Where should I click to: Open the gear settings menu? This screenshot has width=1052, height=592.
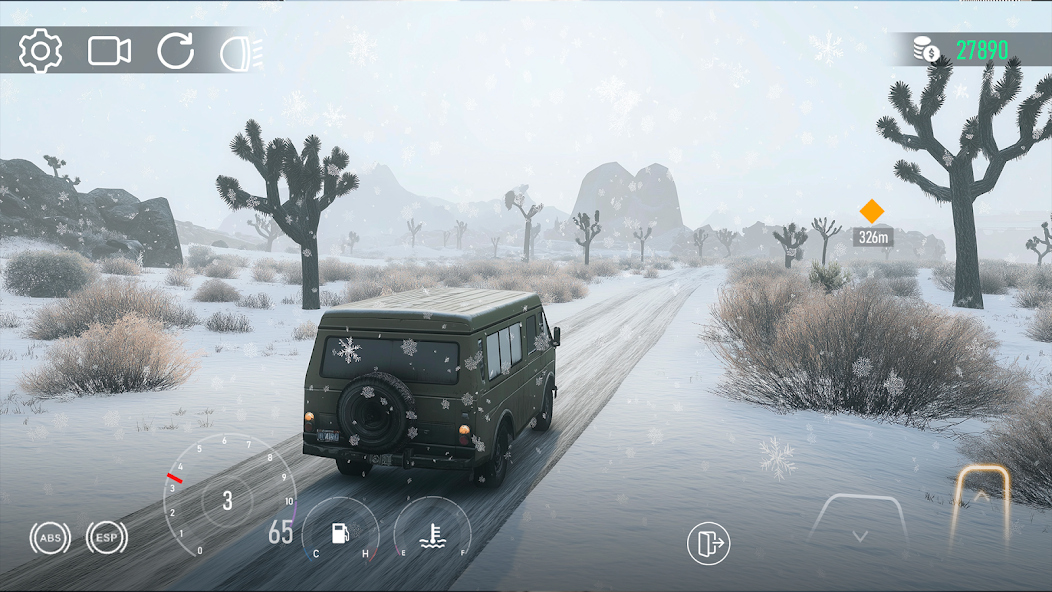pos(40,51)
